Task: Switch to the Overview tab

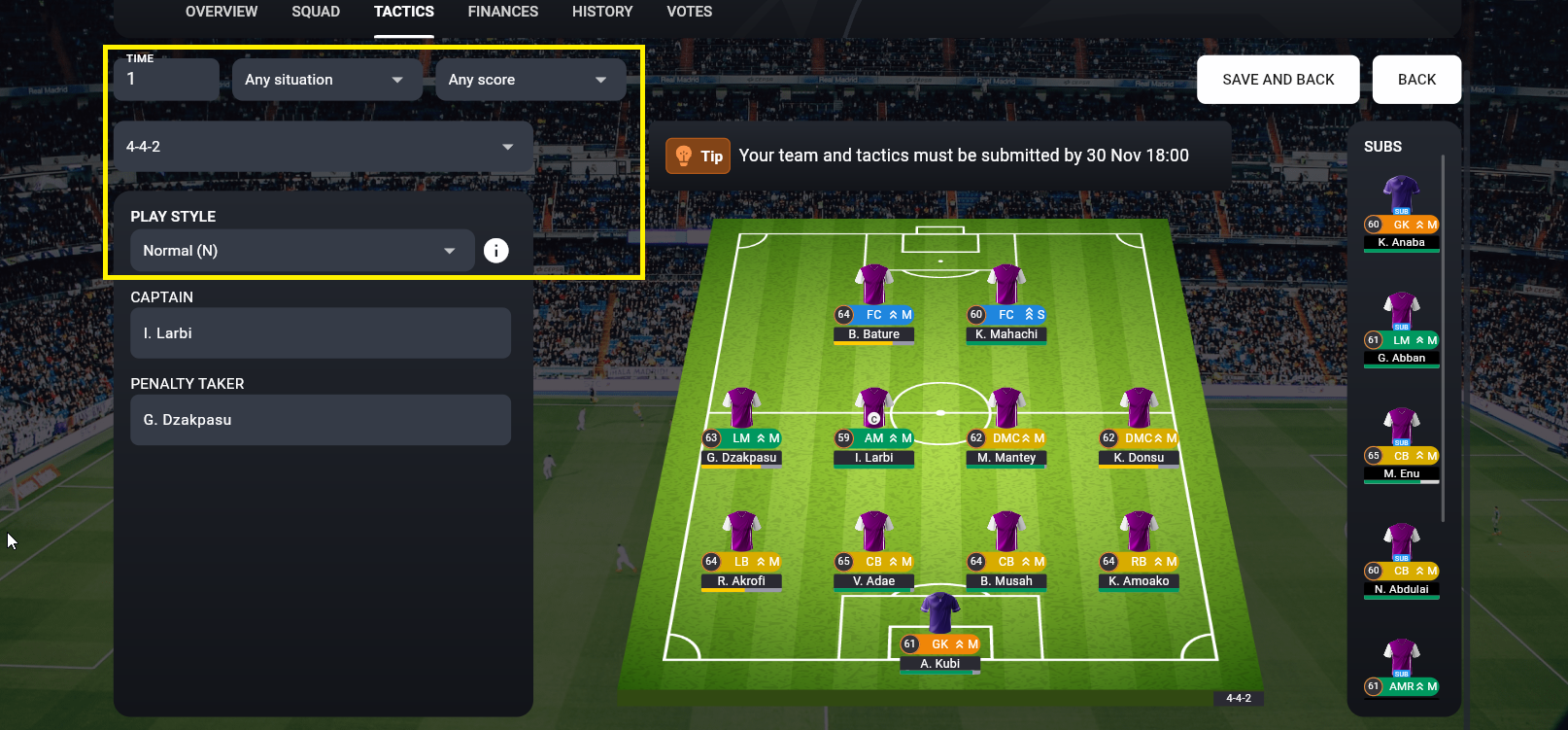Action: 222,12
